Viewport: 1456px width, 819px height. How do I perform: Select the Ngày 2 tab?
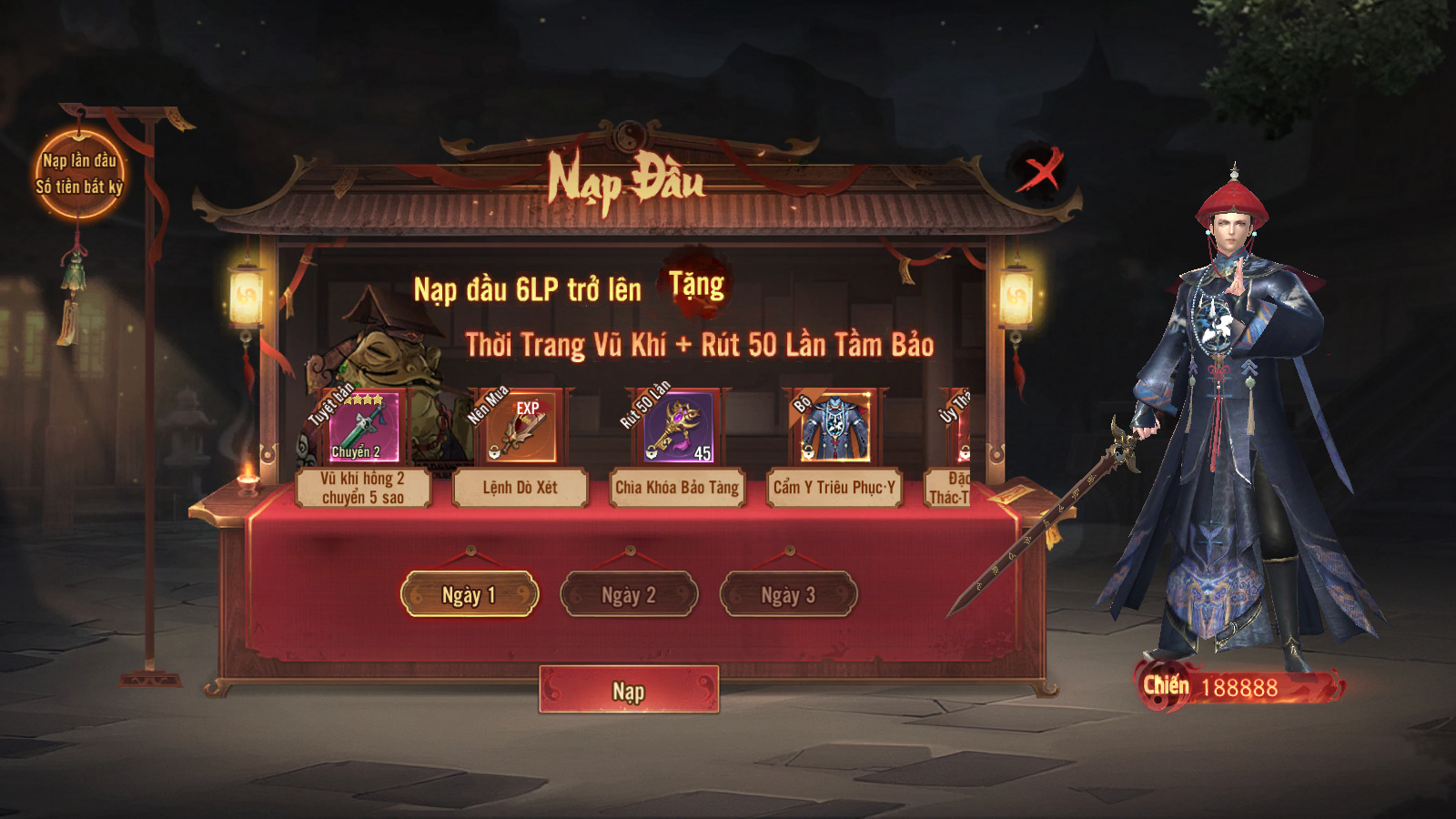click(629, 595)
